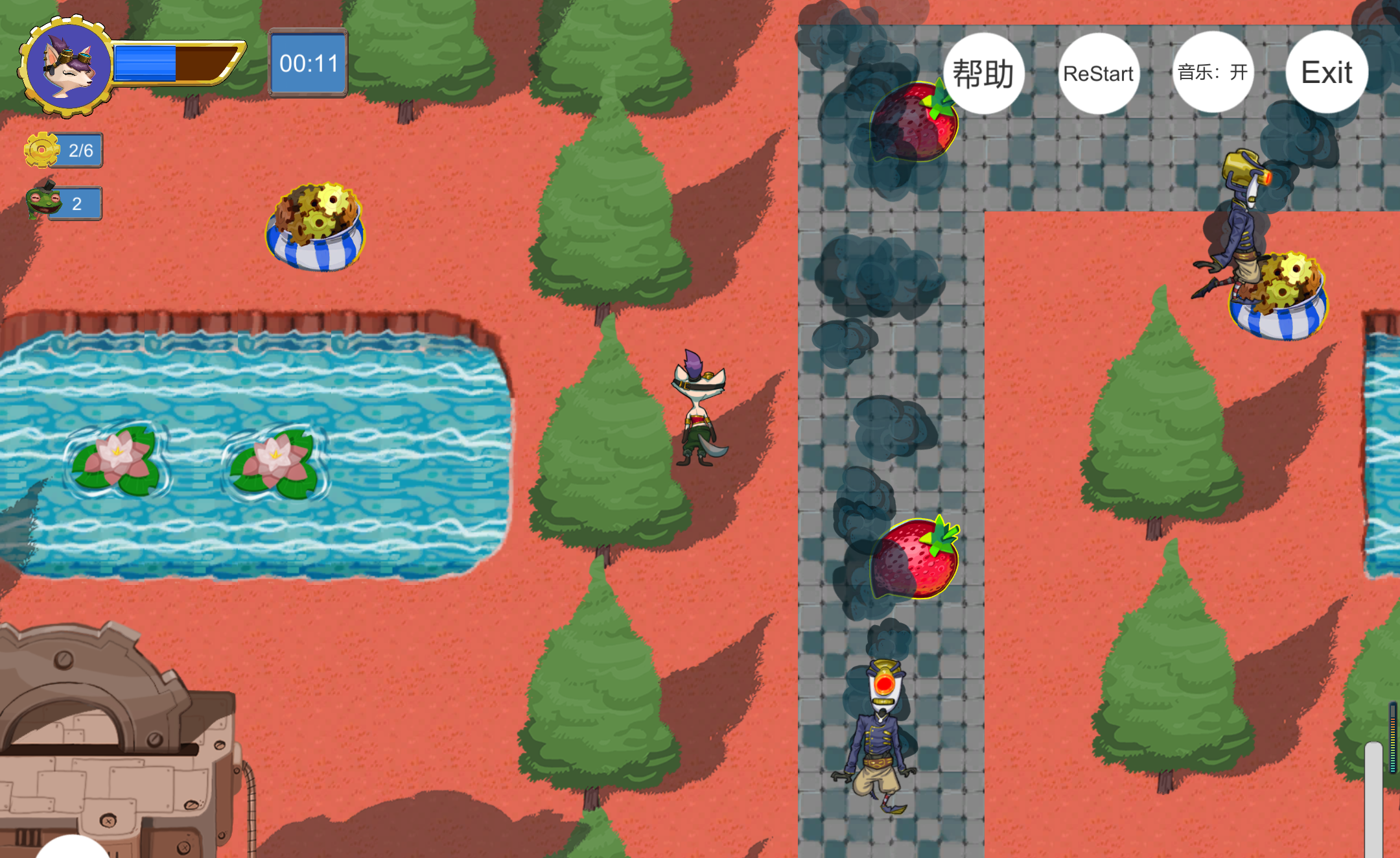Exit the game with the Exit button
This screenshot has width=1400, height=858.
click(1327, 72)
